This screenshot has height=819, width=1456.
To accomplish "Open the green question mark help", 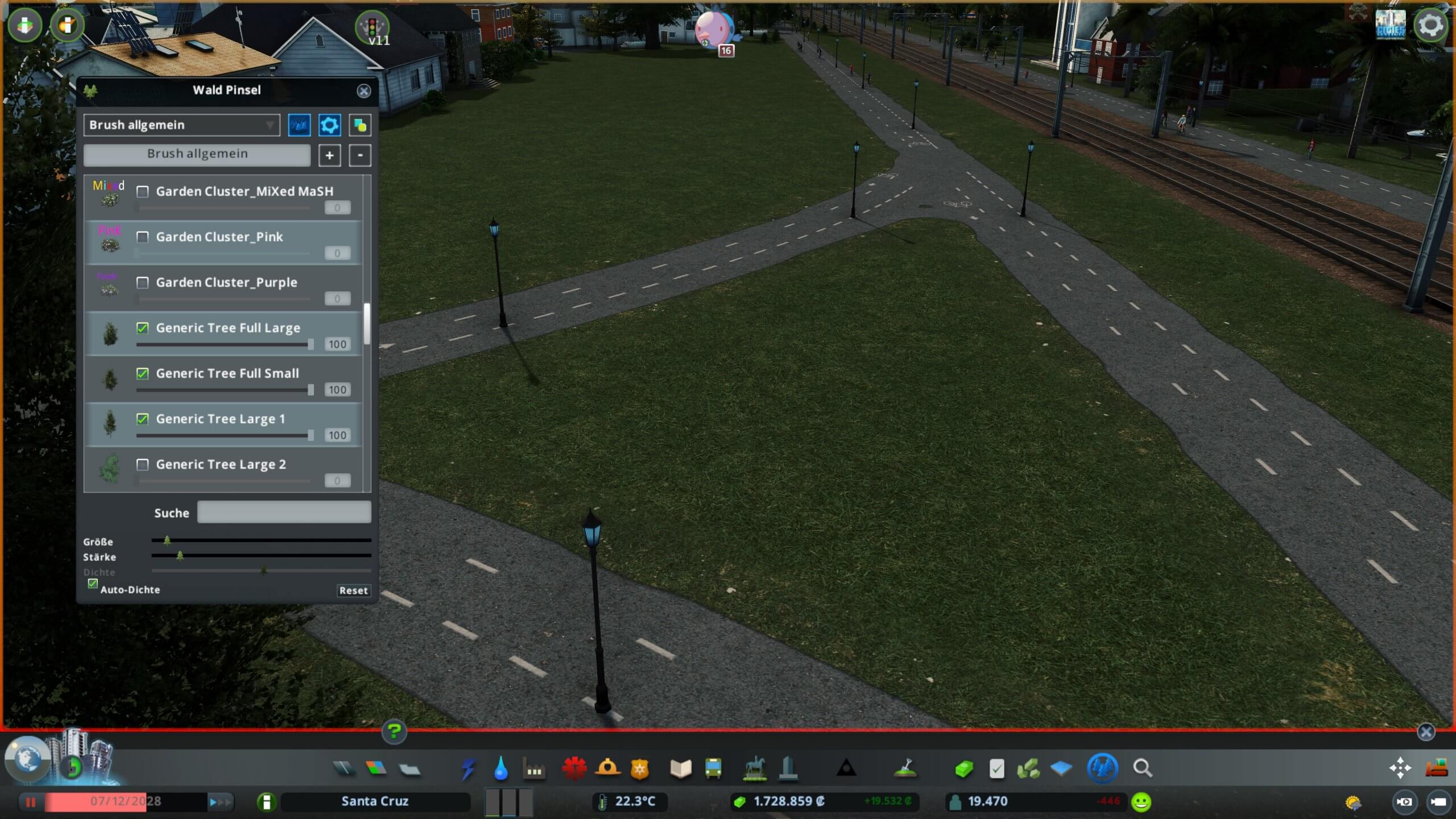I will (394, 731).
